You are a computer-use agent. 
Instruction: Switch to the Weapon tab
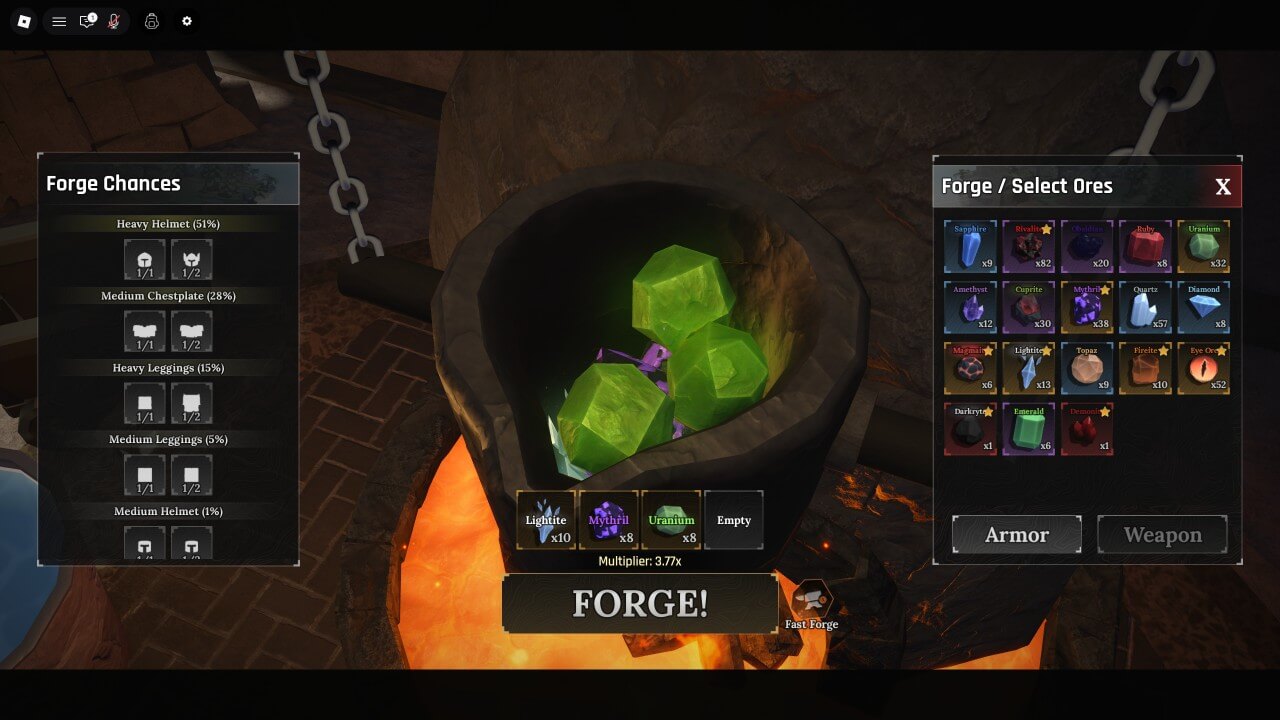coord(1162,535)
